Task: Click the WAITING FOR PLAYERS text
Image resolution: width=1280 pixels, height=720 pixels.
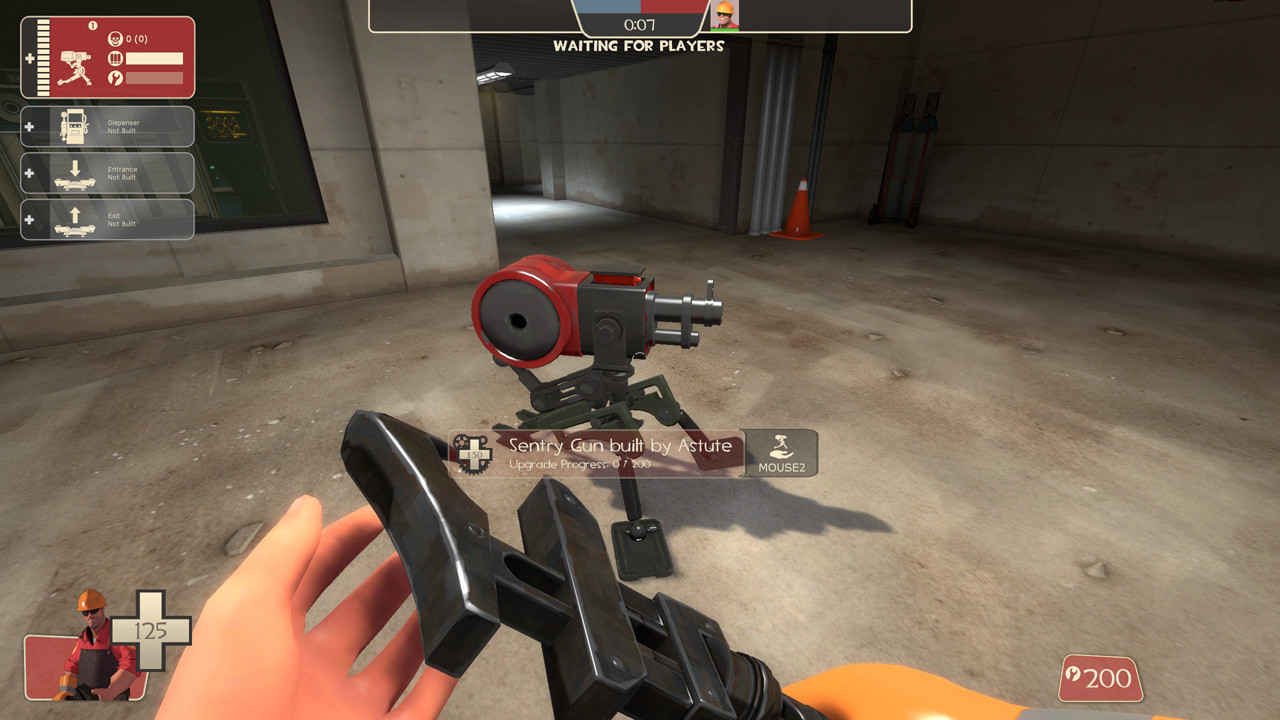Action: 639,46
